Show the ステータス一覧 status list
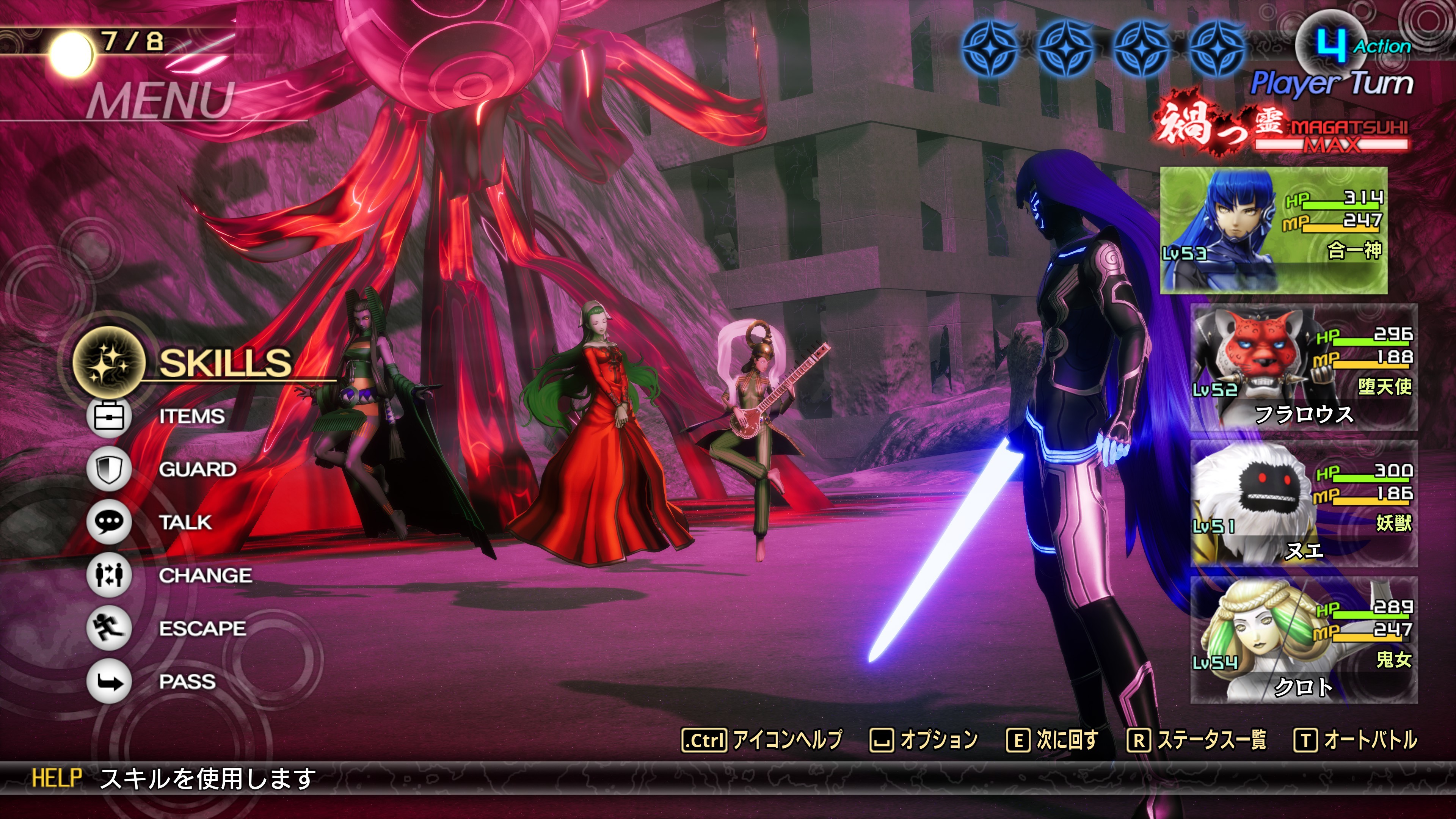The height and width of the screenshot is (819, 1456). click(1197, 740)
